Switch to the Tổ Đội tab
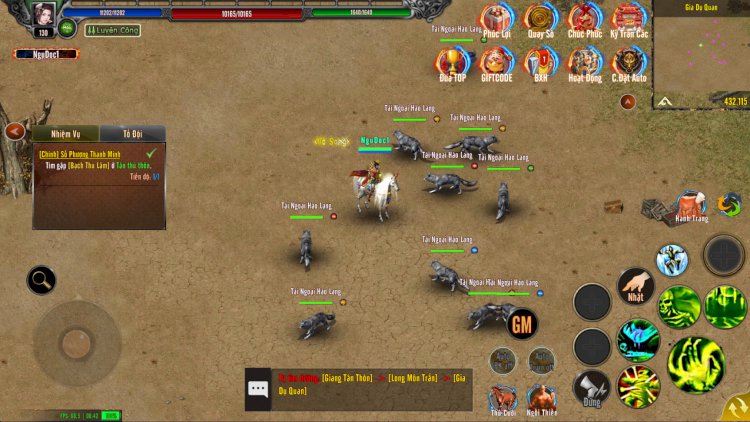The width and height of the screenshot is (750, 422). [x=133, y=134]
